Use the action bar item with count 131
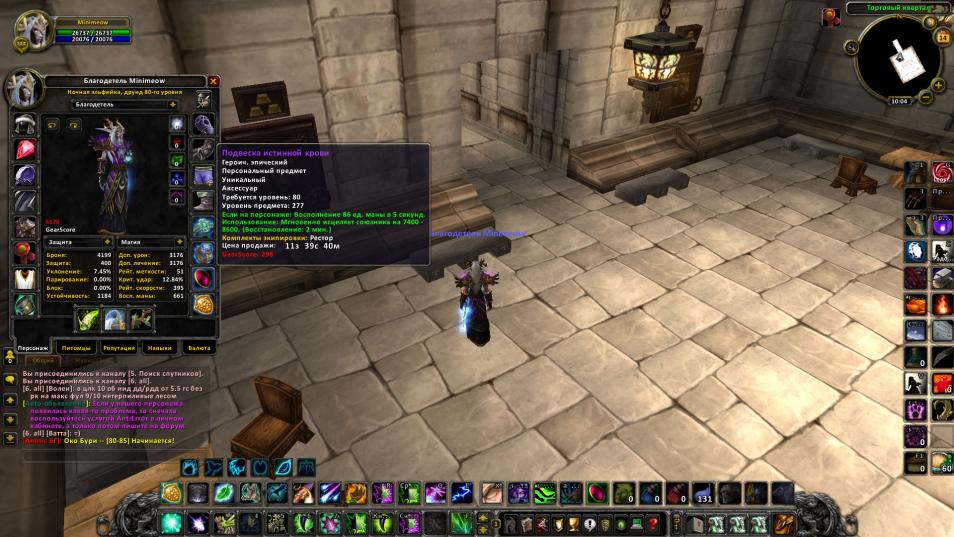The image size is (954, 537). click(704, 492)
